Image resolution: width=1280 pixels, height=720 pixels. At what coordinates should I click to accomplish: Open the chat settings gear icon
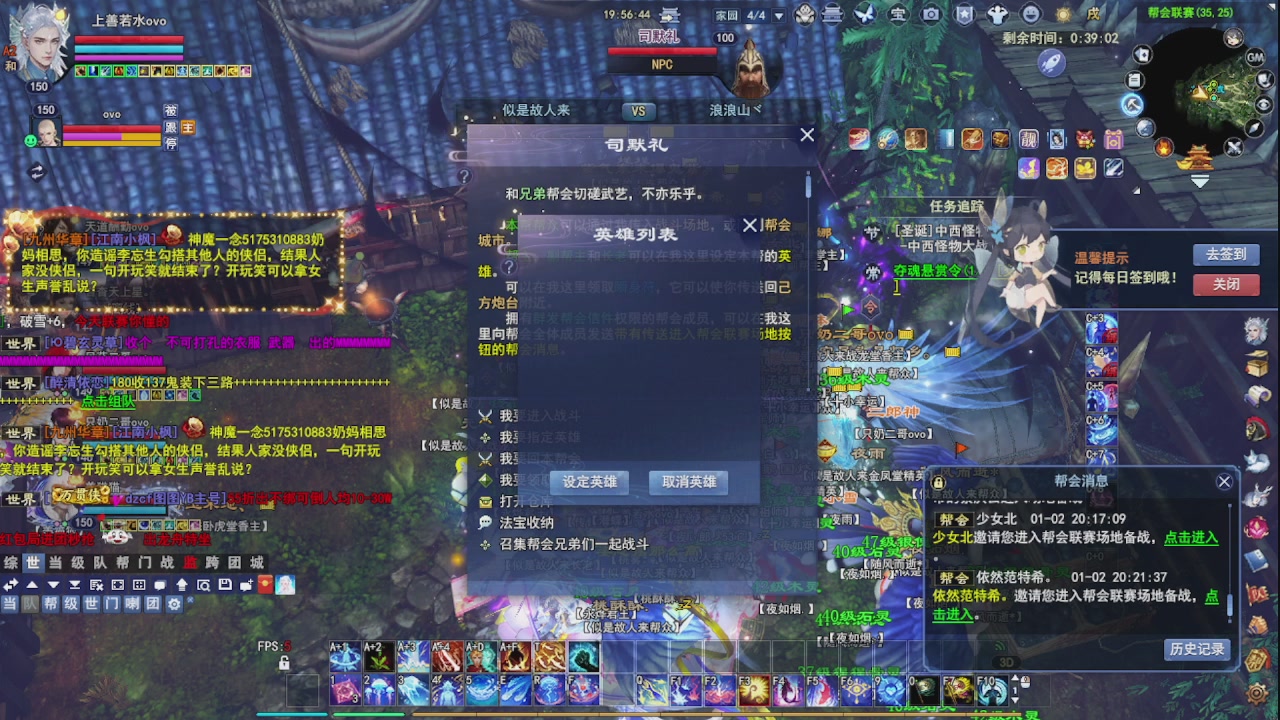point(174,603)
